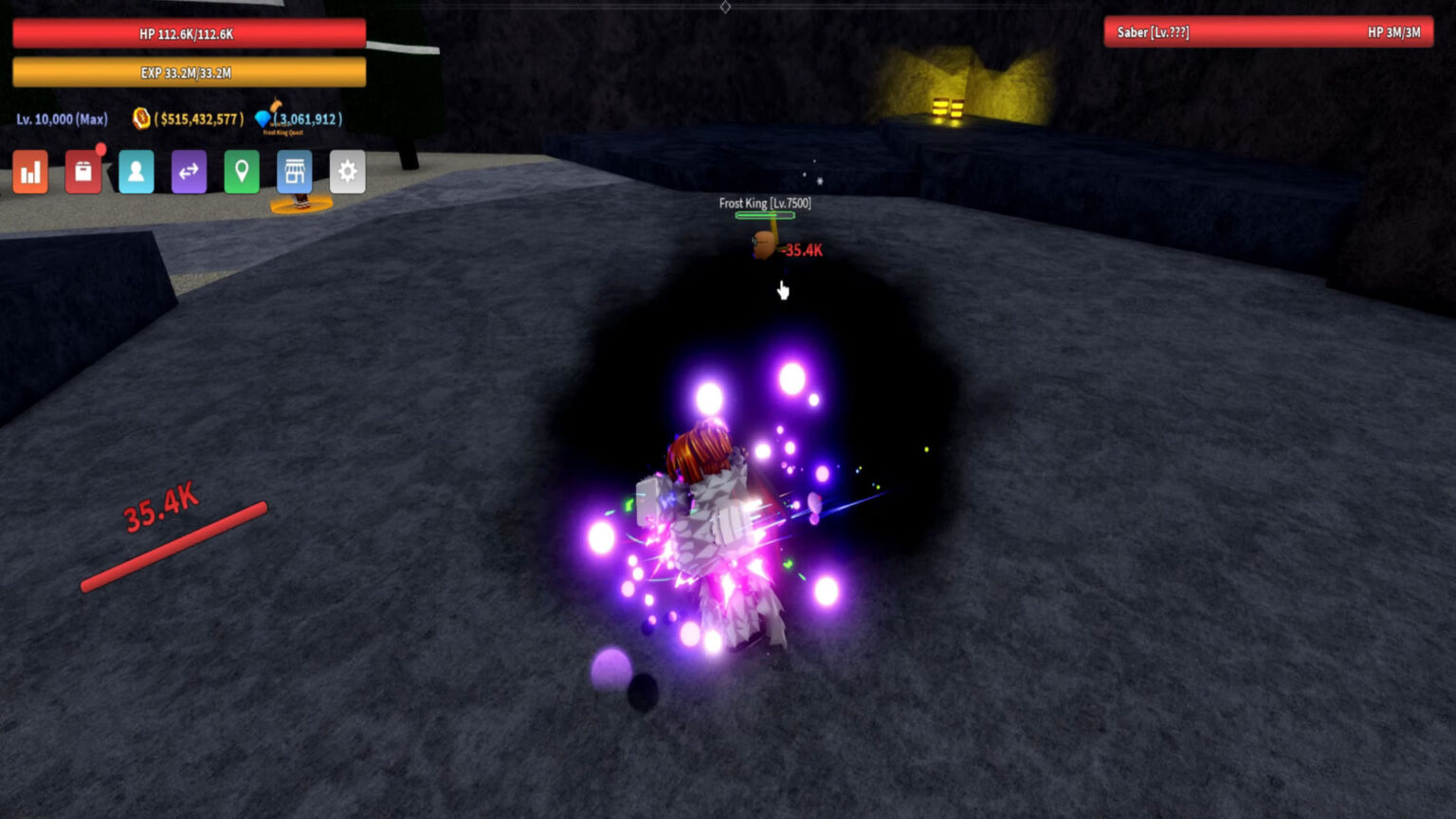Click the EXP 33.2M/33.2M progress bar
The height and width of the screenshot is (819, 1456).
point(188,71)
